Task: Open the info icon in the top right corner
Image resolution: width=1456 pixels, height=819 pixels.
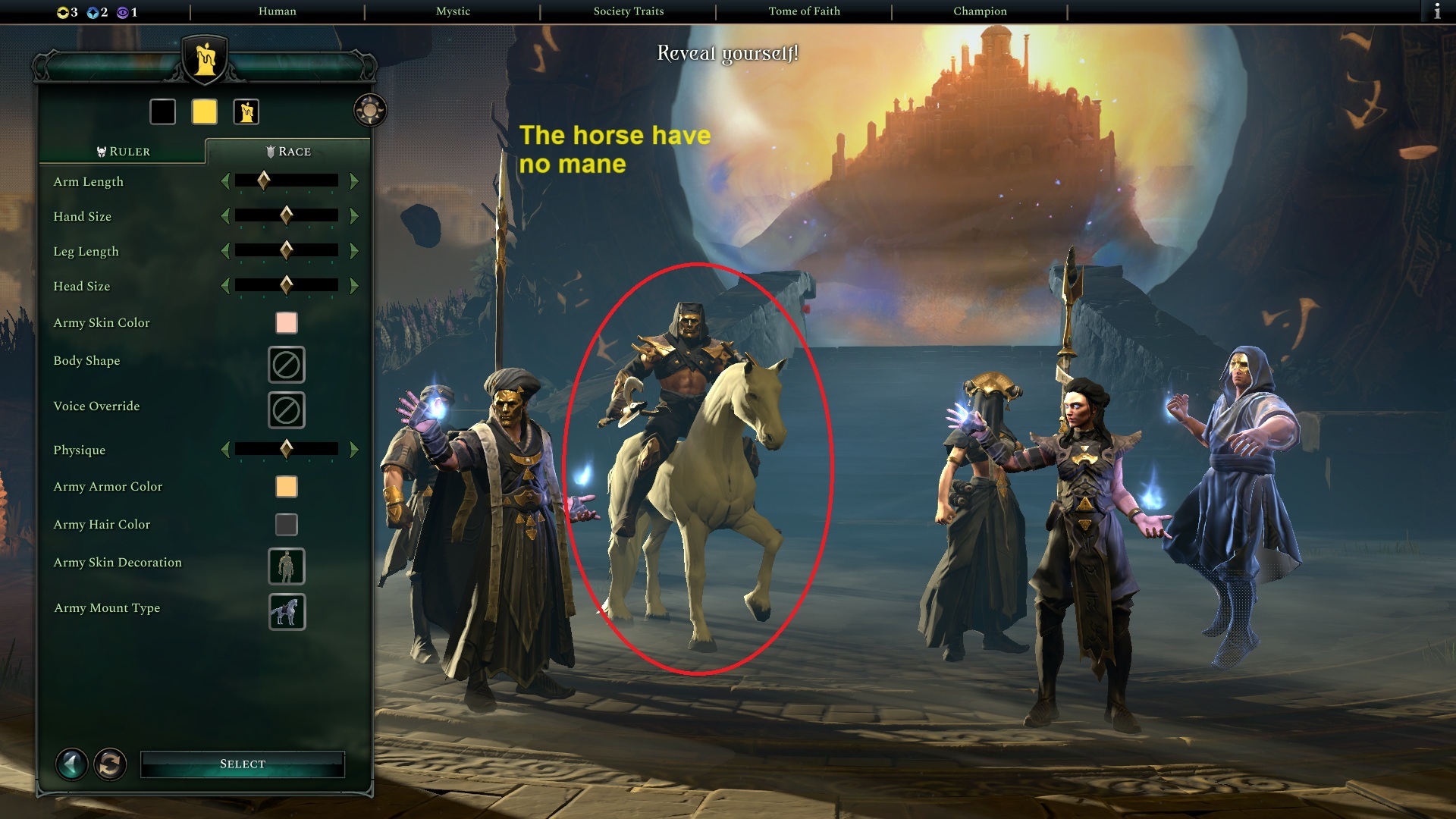Action: point(1439,11)
